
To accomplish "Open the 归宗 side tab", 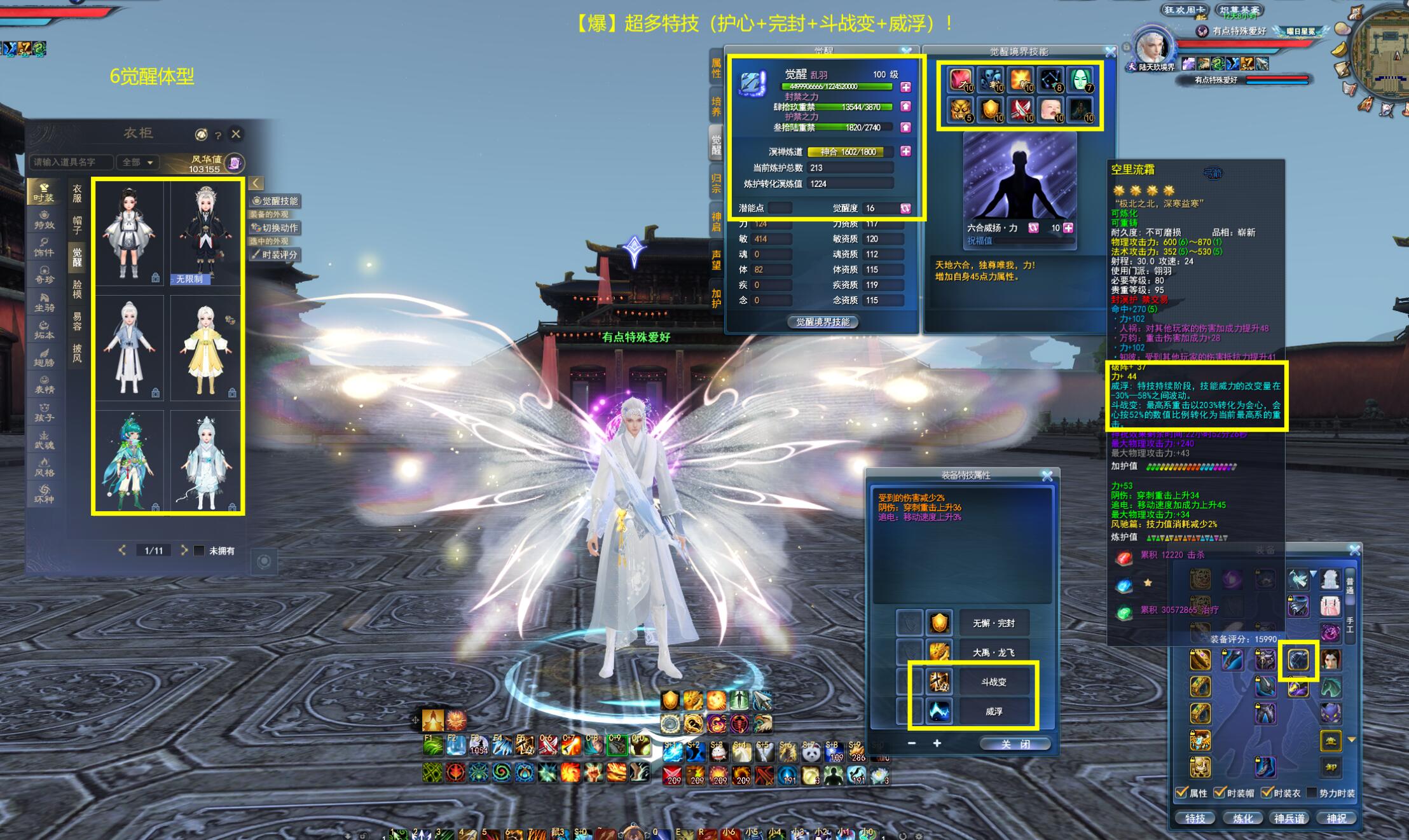I will point(716,184).
